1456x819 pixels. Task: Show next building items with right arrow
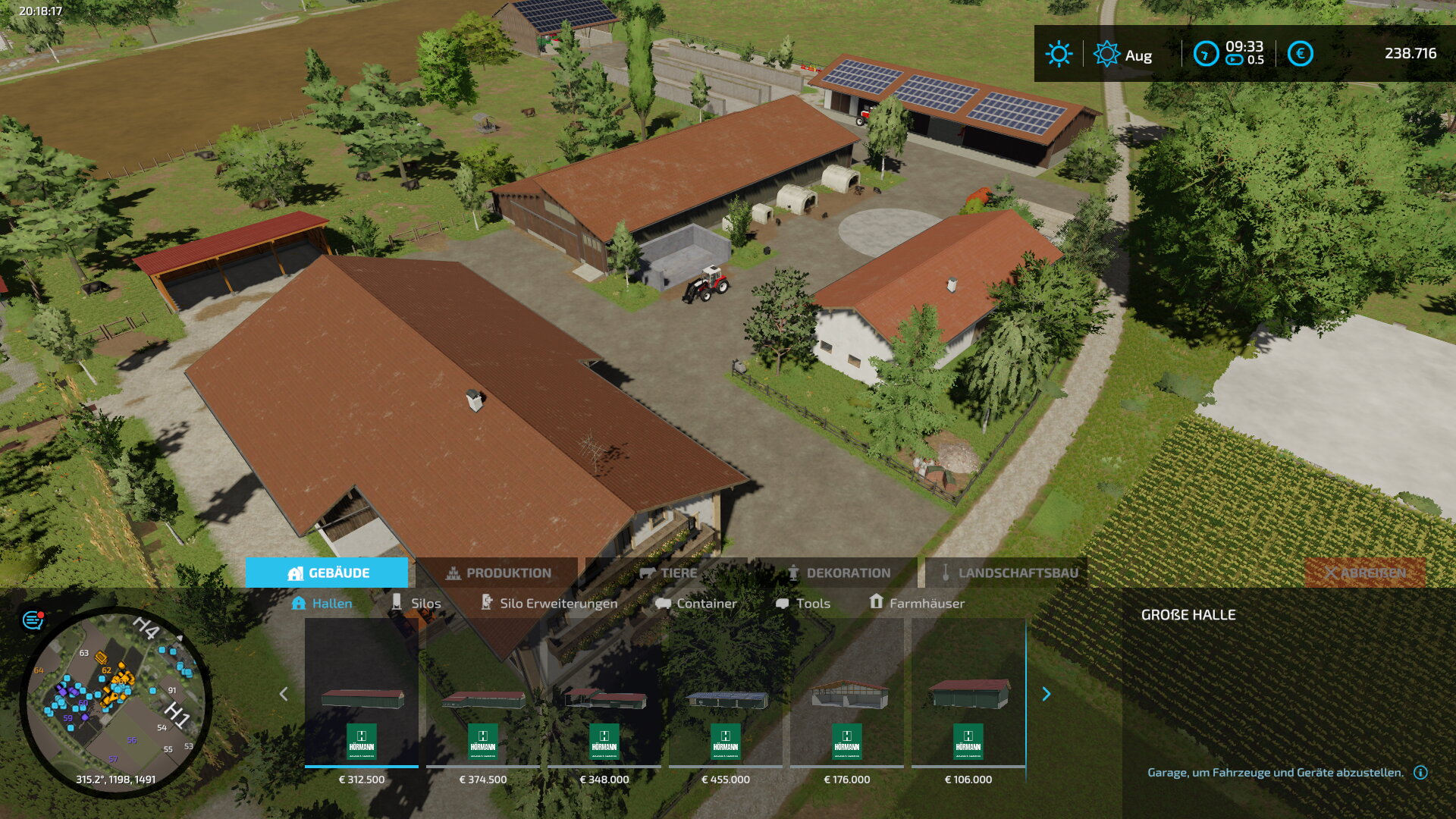click(x=1046, y=694)
